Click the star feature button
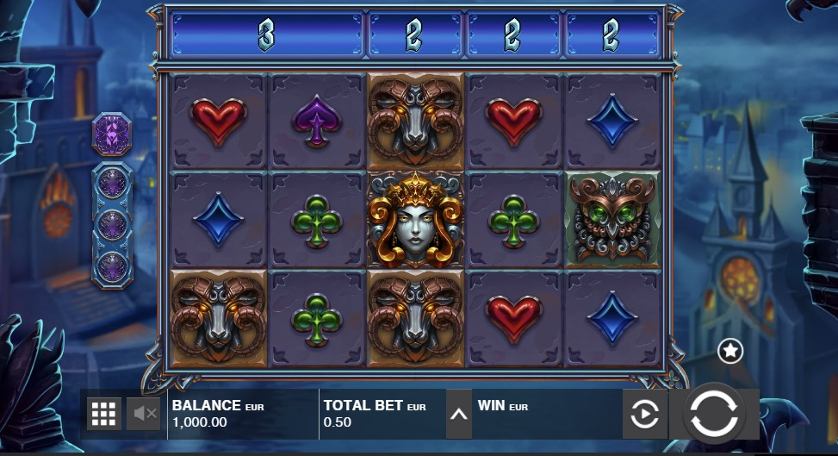838x456 pixels. coord(731,351)
